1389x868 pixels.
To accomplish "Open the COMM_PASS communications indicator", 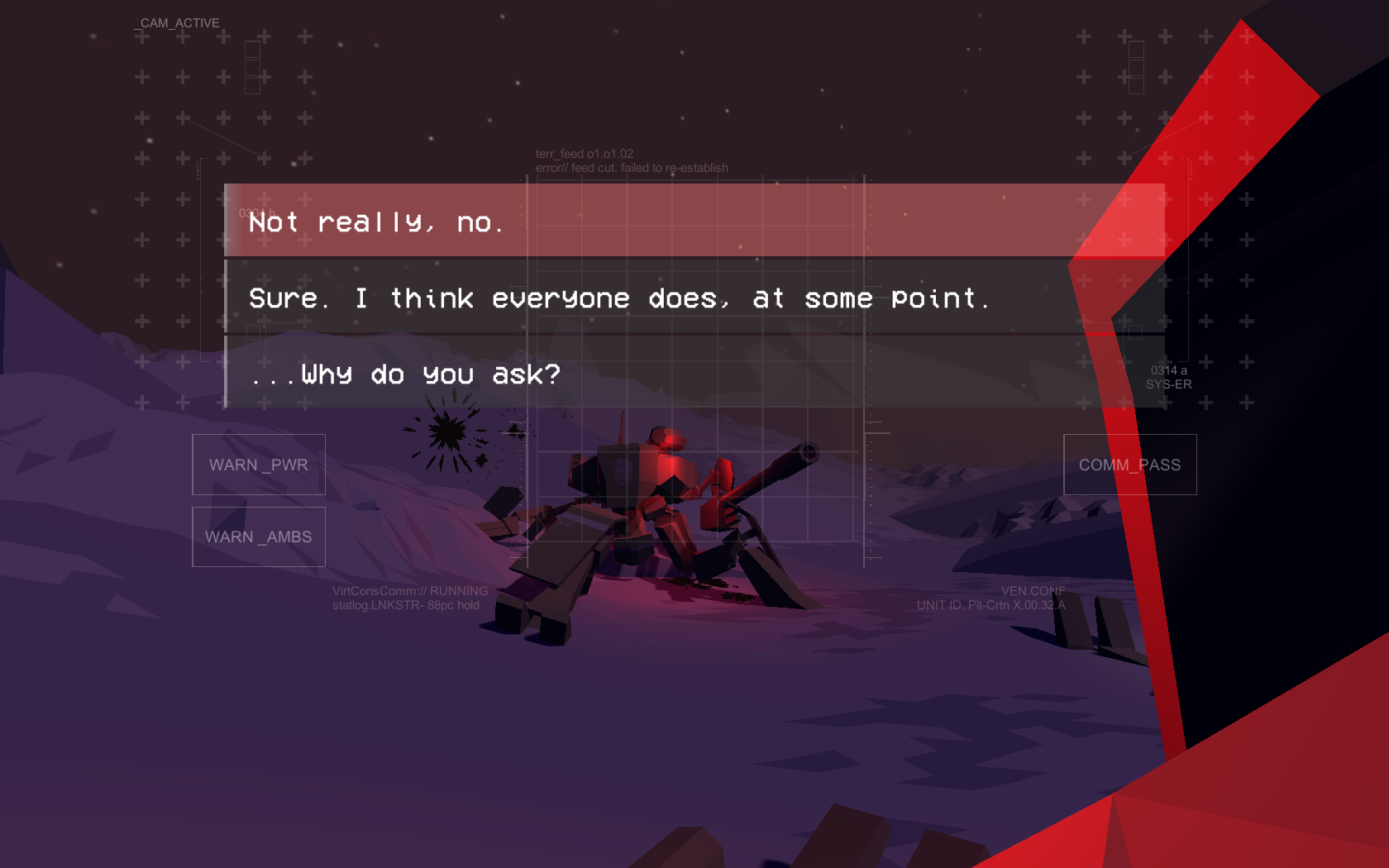I will (x=1129, y=465).
